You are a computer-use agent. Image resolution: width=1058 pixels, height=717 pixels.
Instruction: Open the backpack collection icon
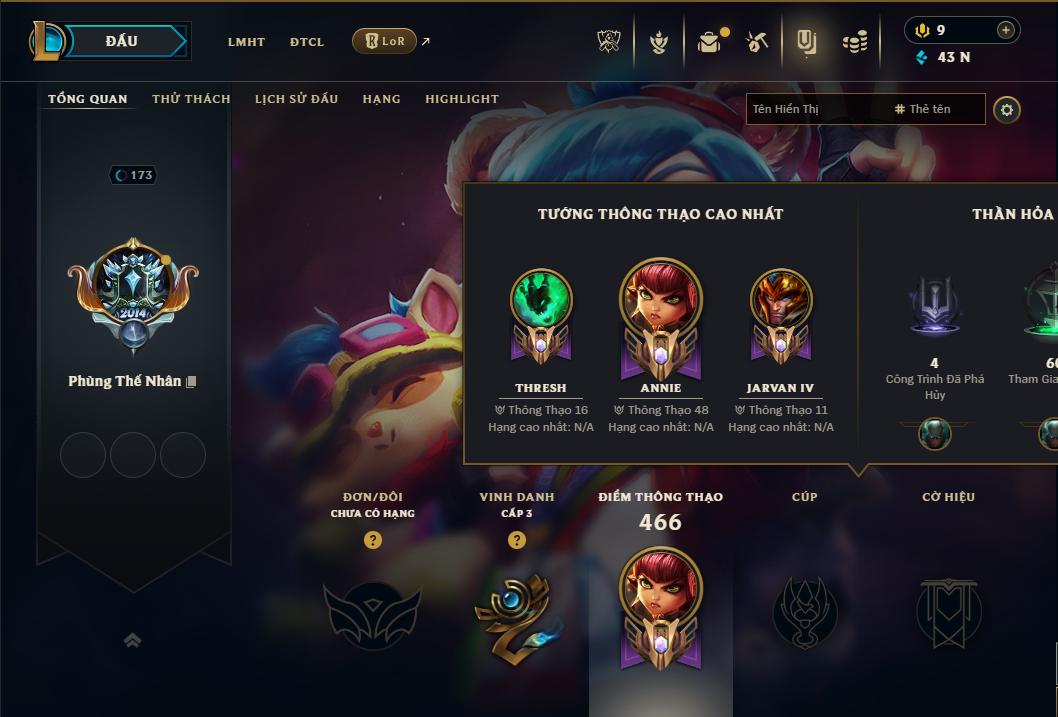(709, 42)
